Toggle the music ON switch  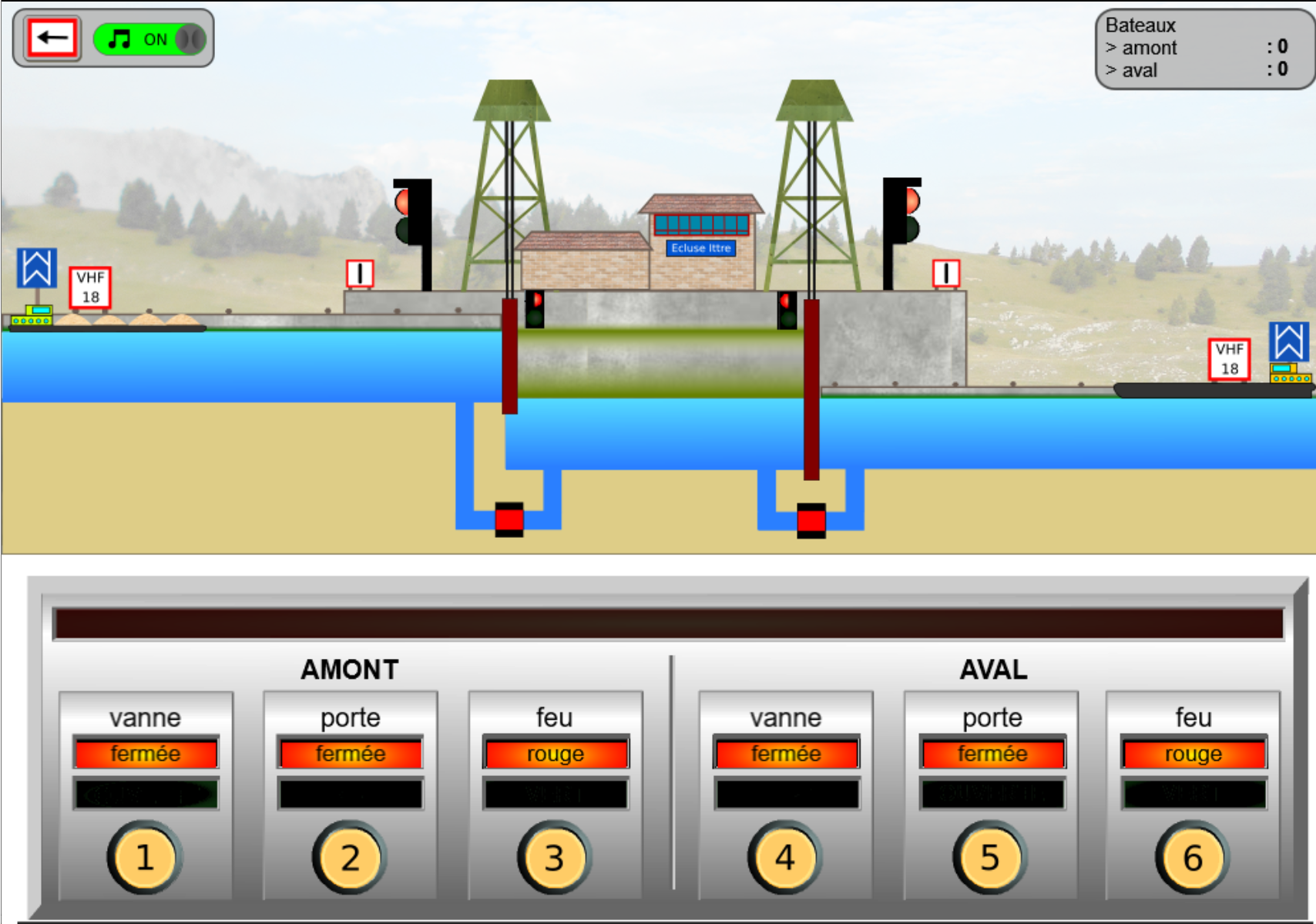click(150, 39)
